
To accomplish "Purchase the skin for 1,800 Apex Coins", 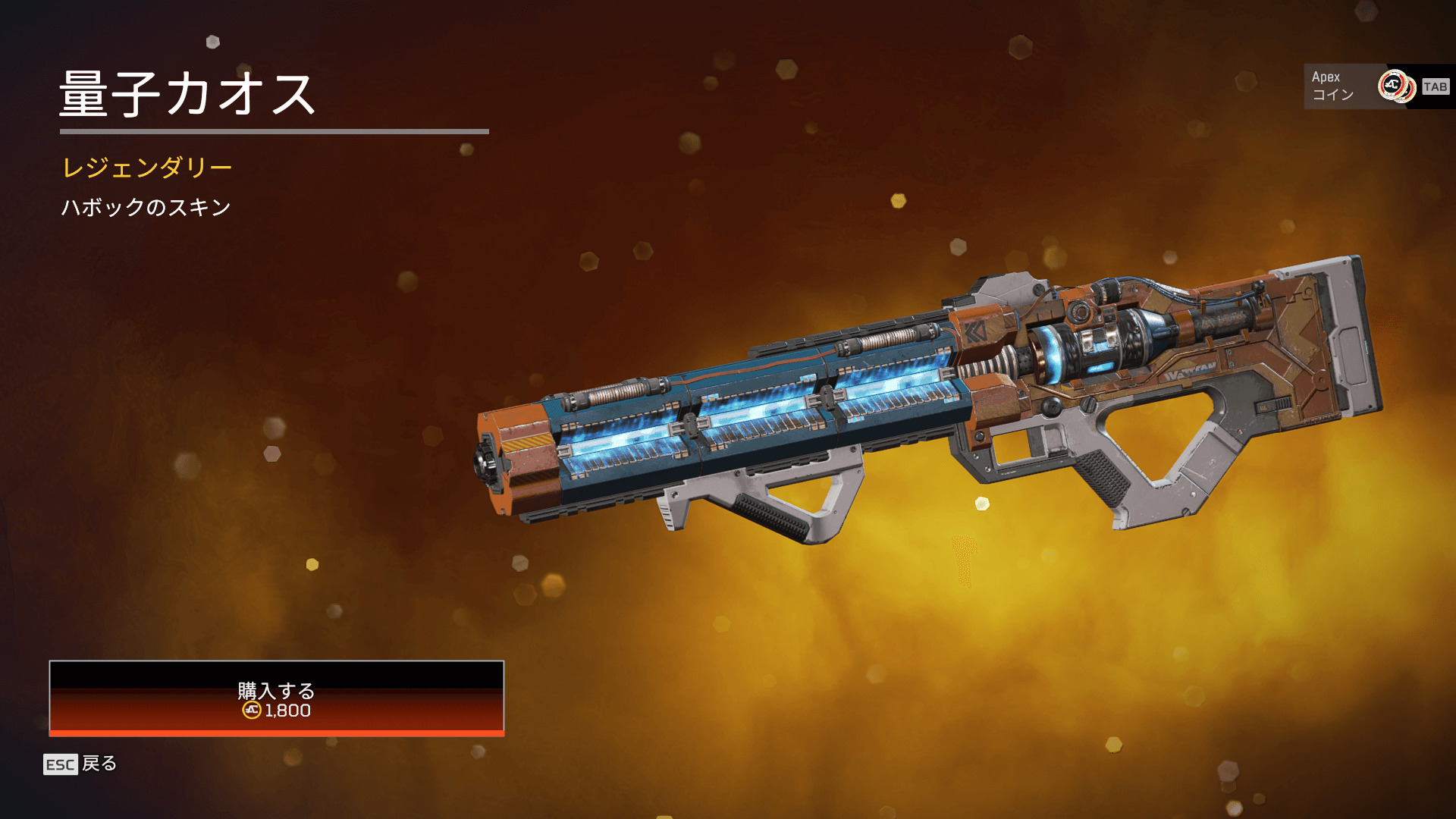I will click(x=276, y=698).
